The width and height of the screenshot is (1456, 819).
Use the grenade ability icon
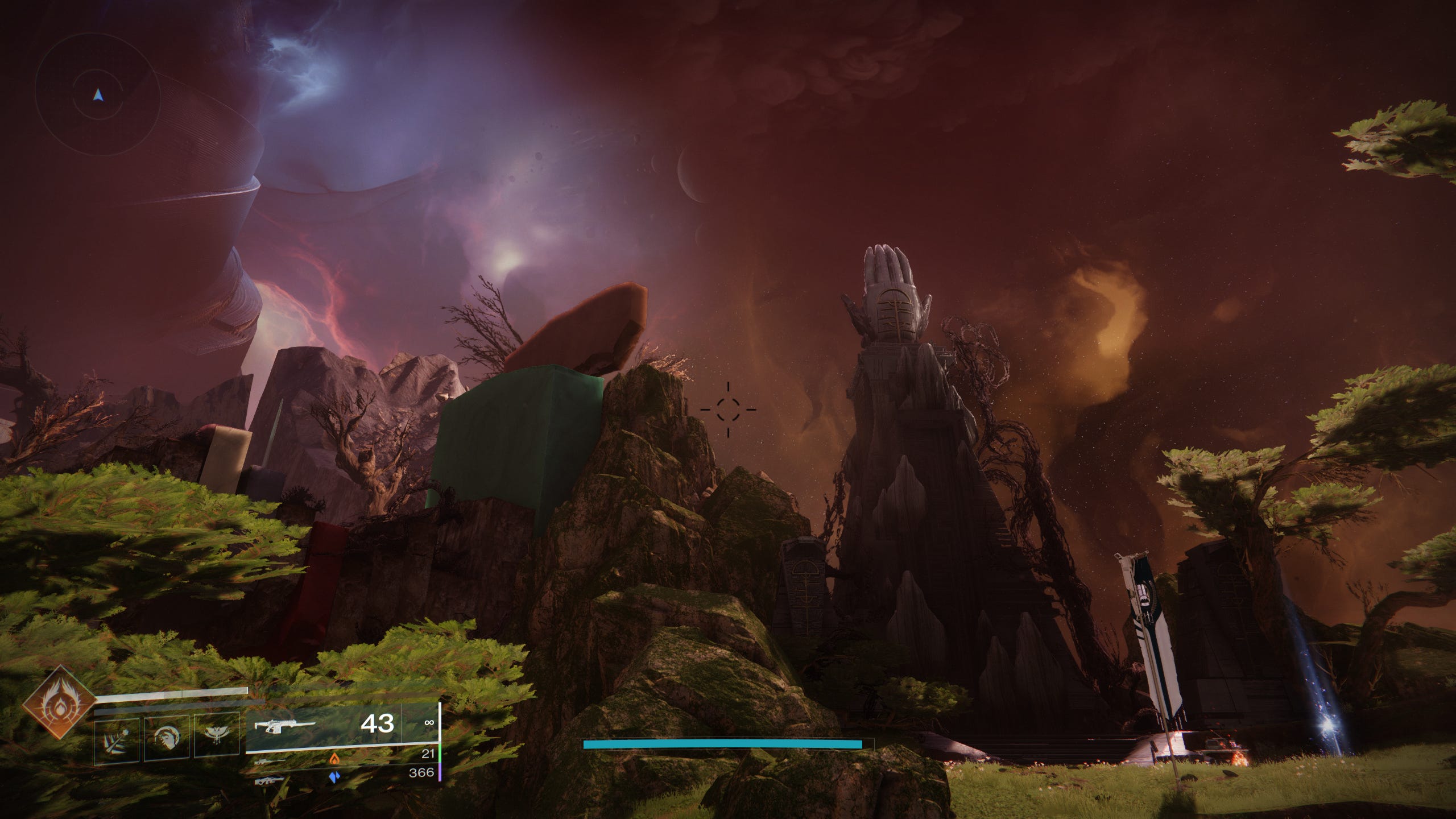point(117,738)
